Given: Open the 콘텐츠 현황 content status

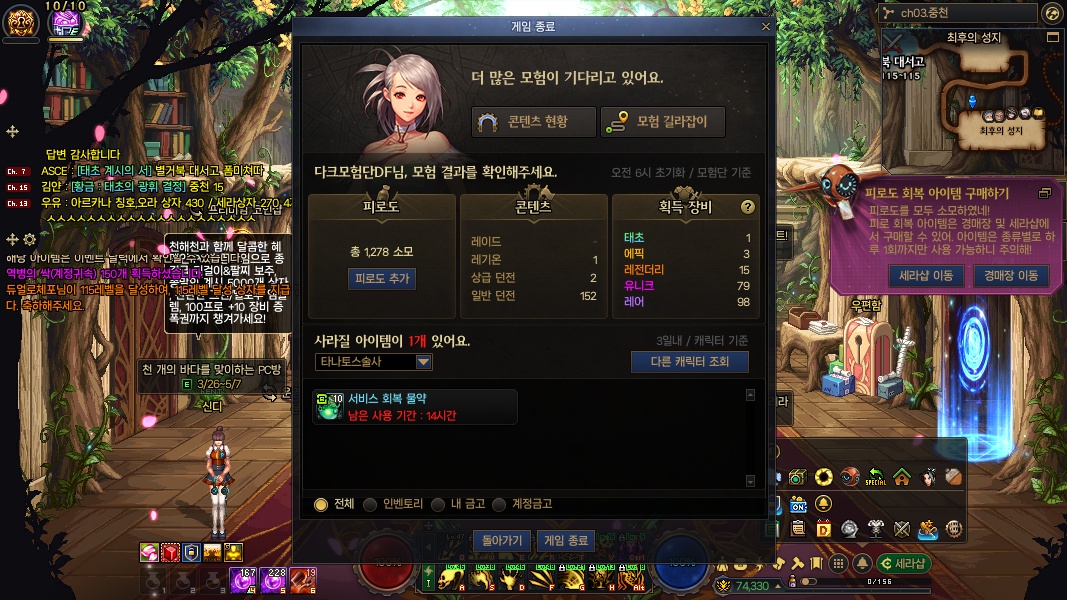Looking at the screenshot, I should pos(534,122).
